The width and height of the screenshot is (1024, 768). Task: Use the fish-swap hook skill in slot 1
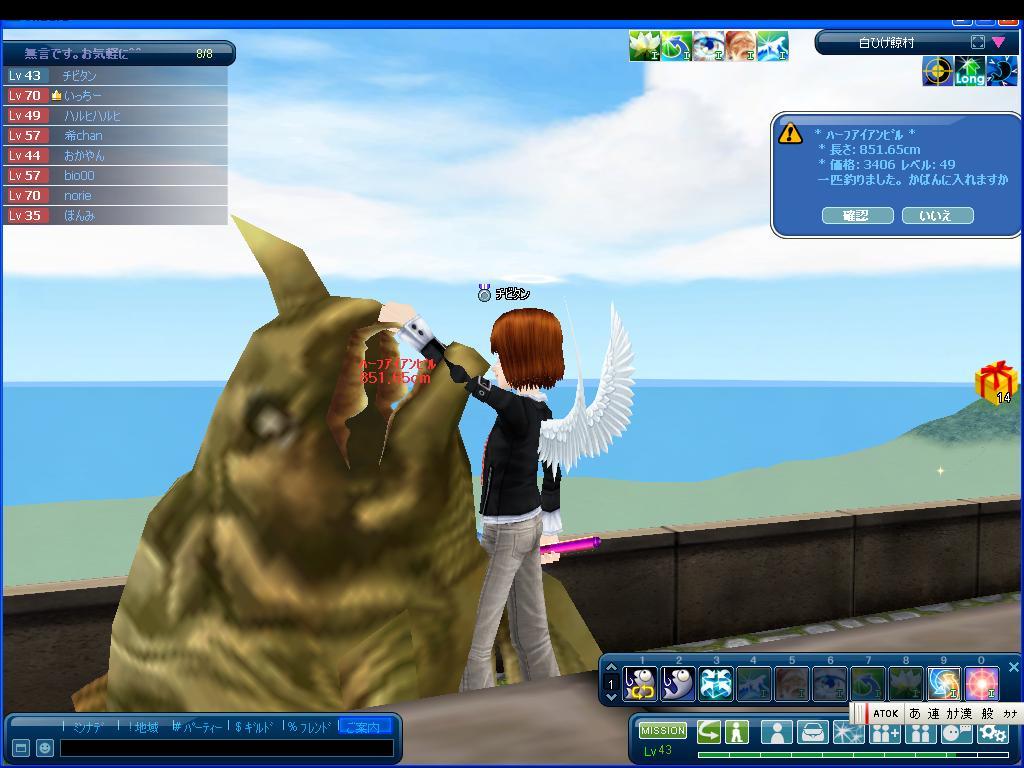click(641, 684)
